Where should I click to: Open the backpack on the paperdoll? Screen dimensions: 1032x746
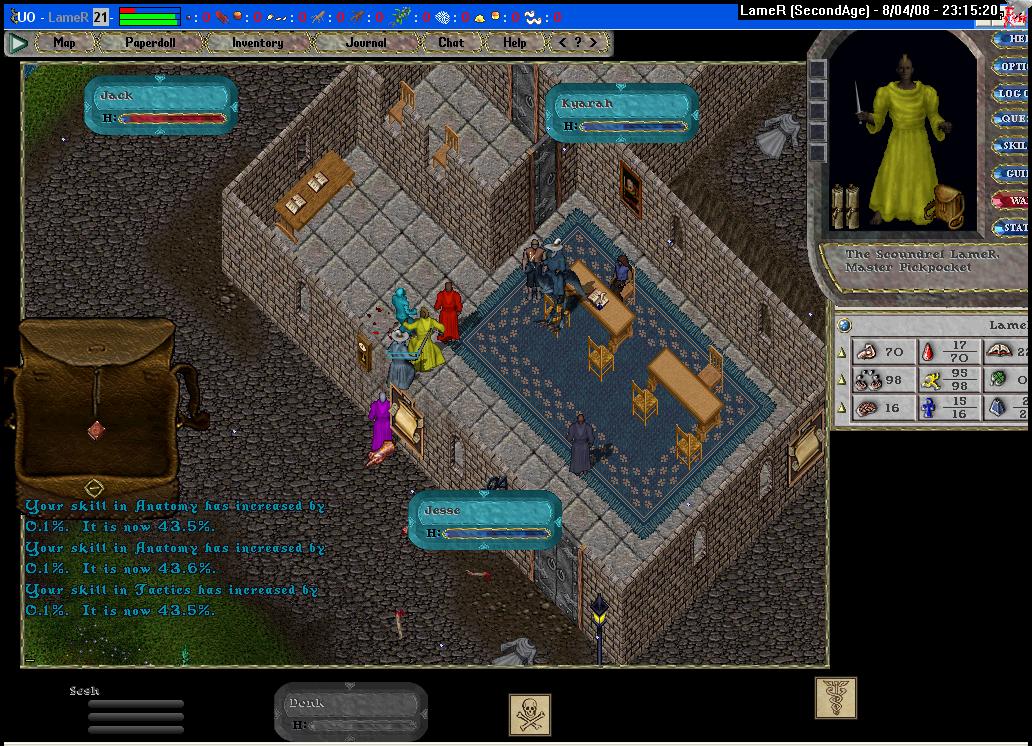point(948,207)
